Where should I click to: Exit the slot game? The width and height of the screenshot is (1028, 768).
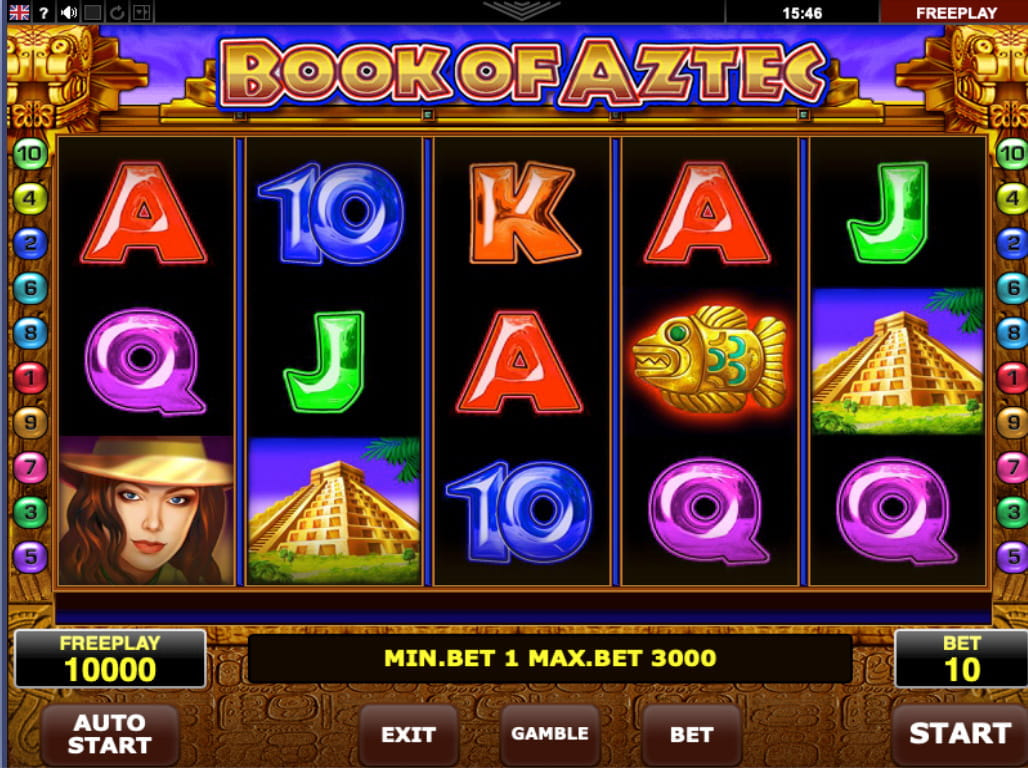[x=408, y=734]
